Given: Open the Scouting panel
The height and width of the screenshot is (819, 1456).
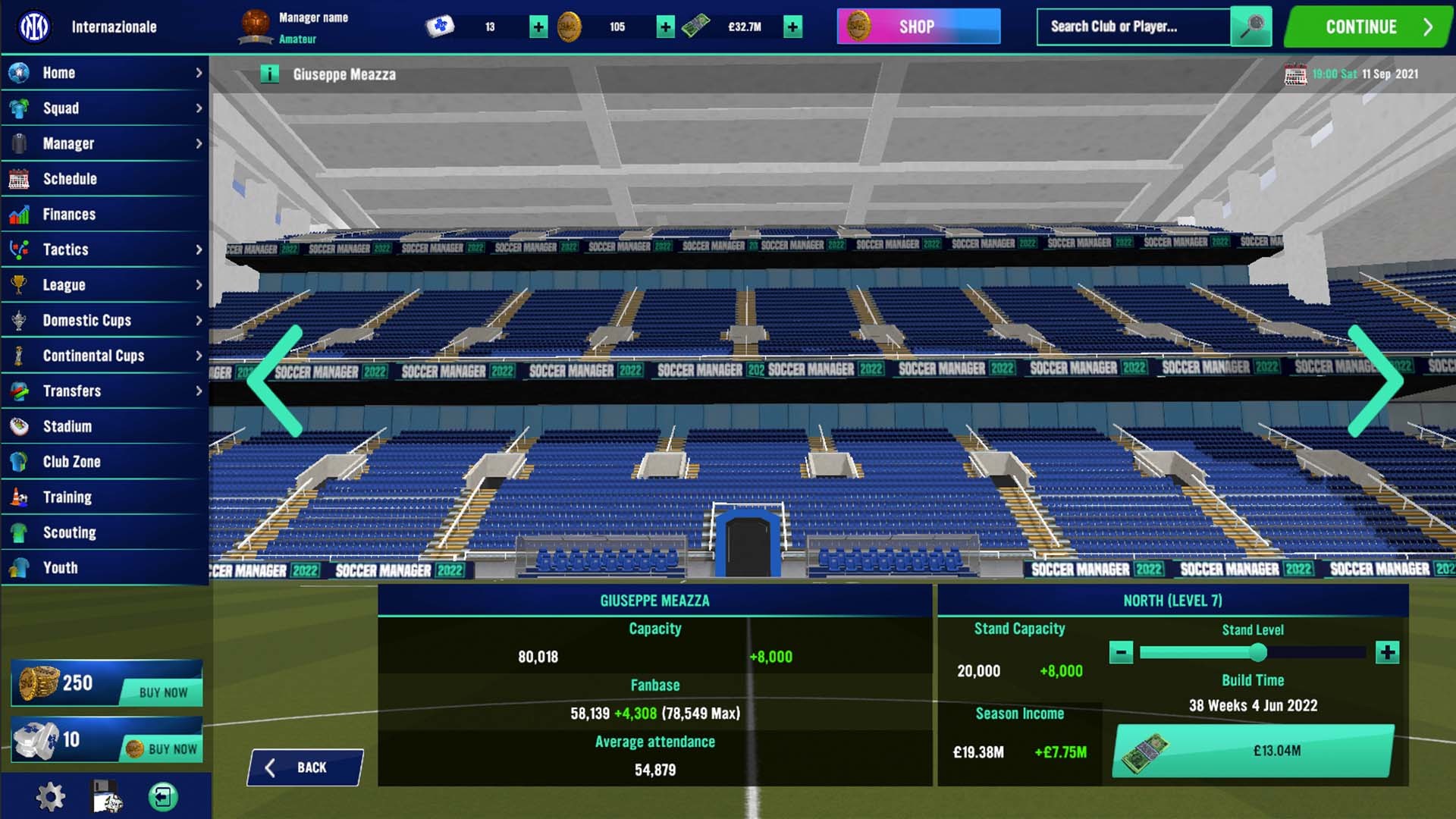Looking at the screenshot, I should [71, 532].
